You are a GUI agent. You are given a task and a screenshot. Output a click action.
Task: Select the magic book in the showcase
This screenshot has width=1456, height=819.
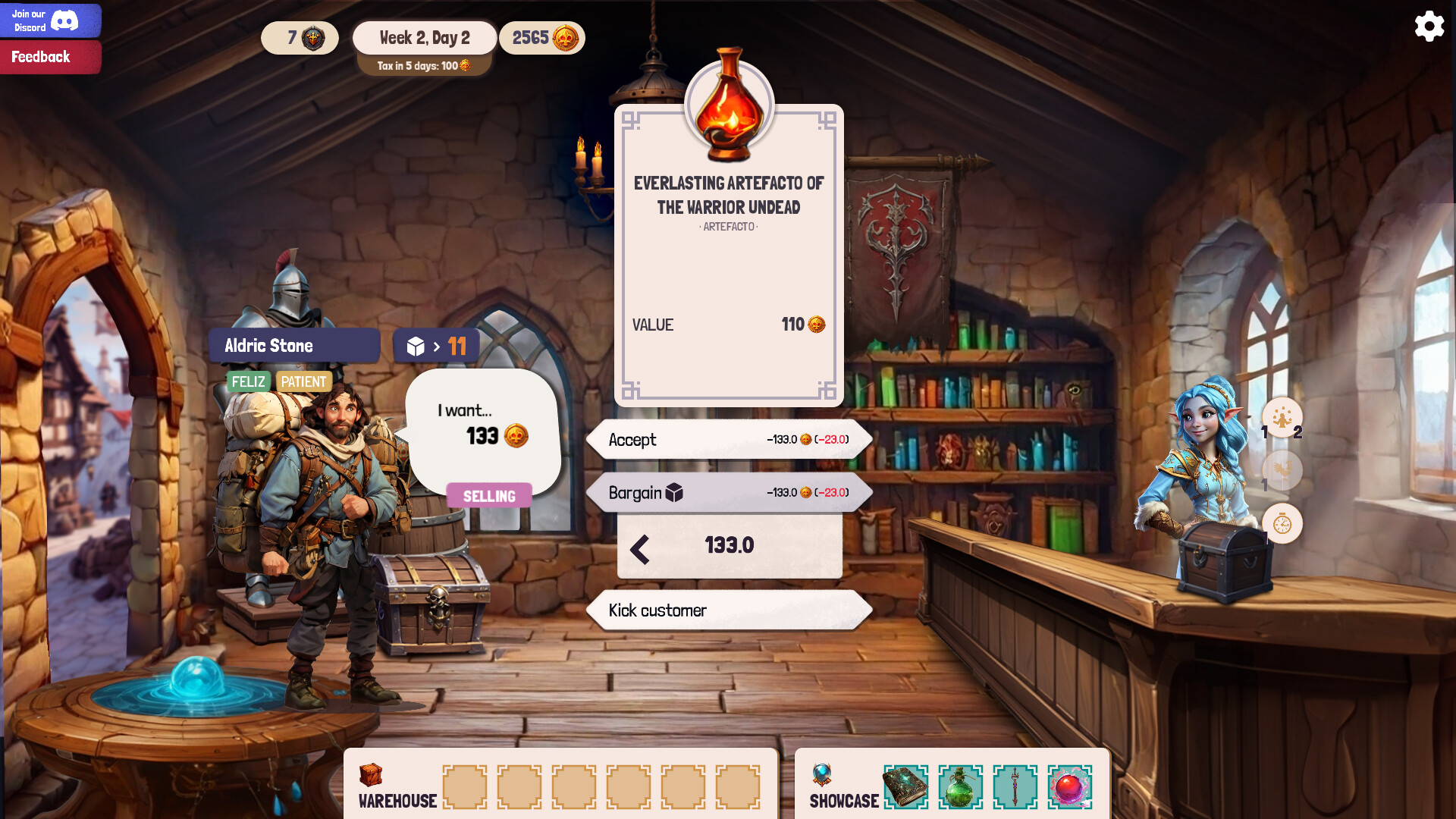click(907, 788)
